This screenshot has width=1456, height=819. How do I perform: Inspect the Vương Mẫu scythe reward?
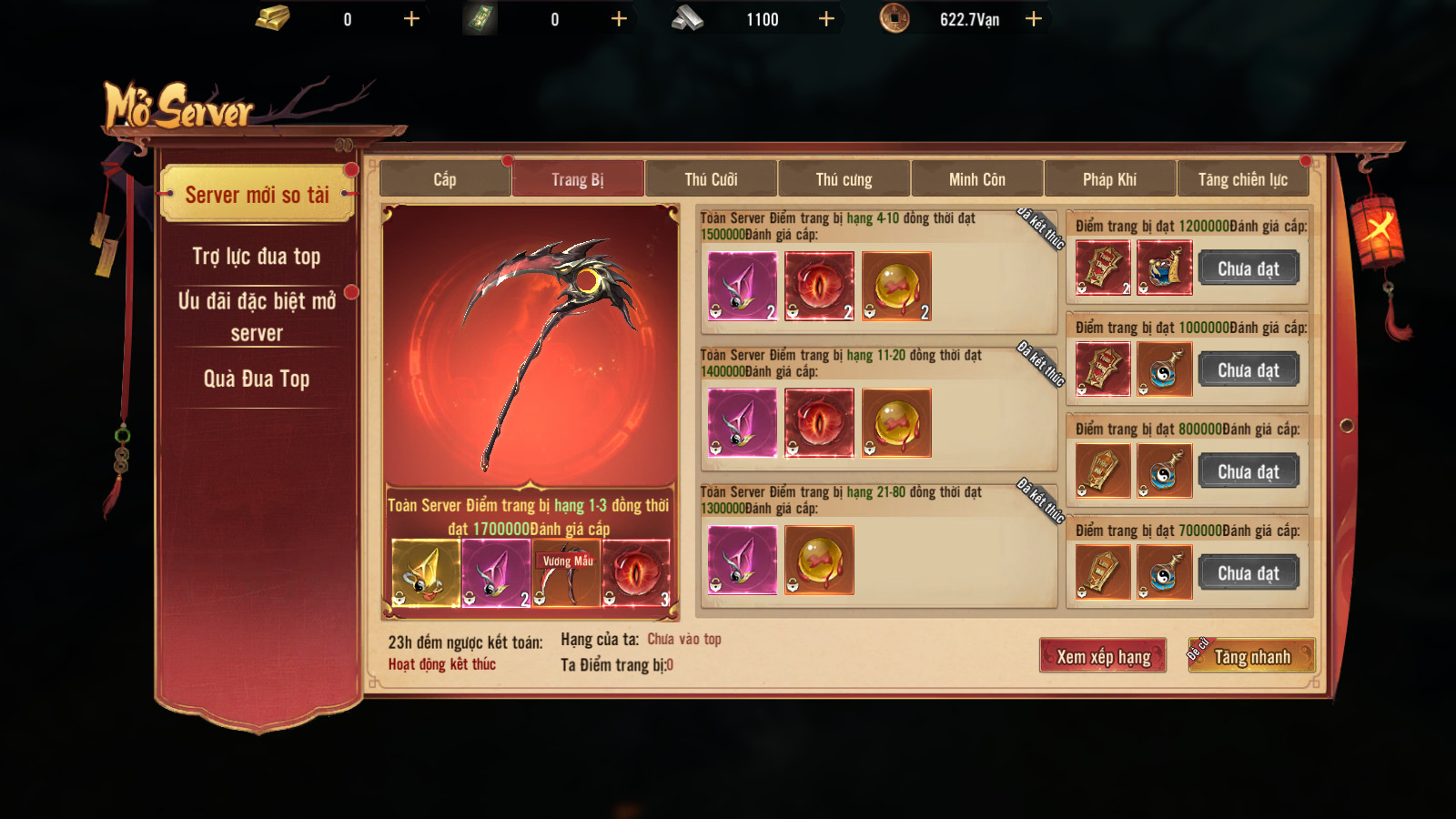[567, 573]
